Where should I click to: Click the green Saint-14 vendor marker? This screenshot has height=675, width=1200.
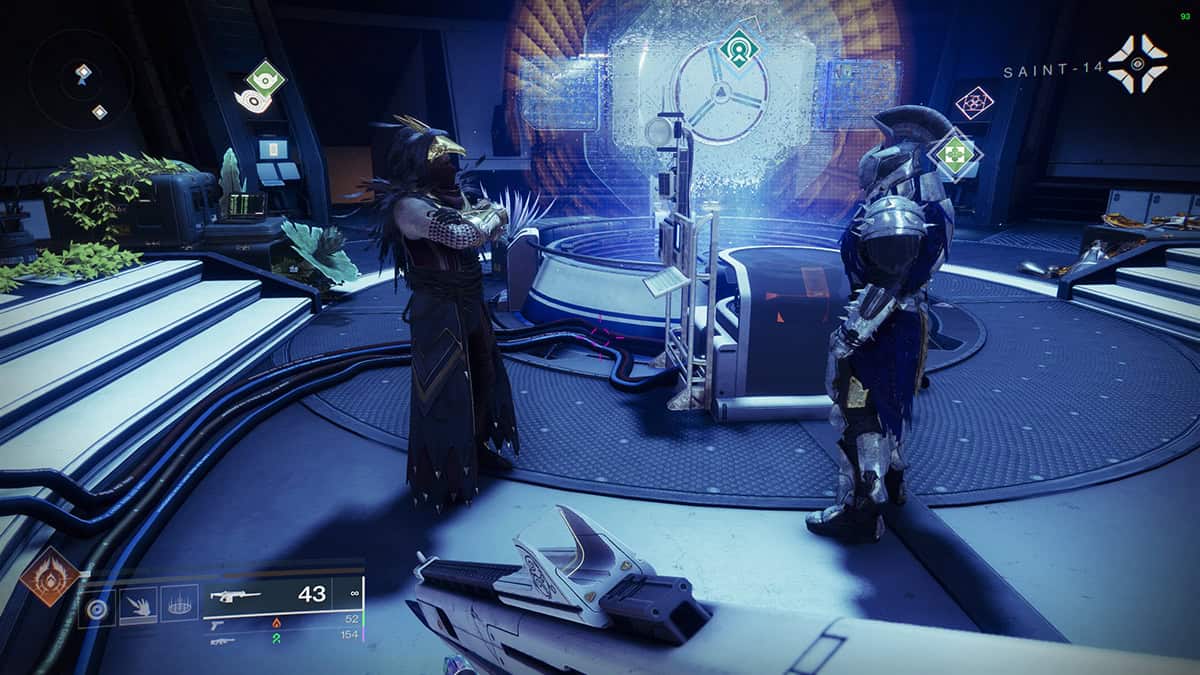(x=954, y=154)
